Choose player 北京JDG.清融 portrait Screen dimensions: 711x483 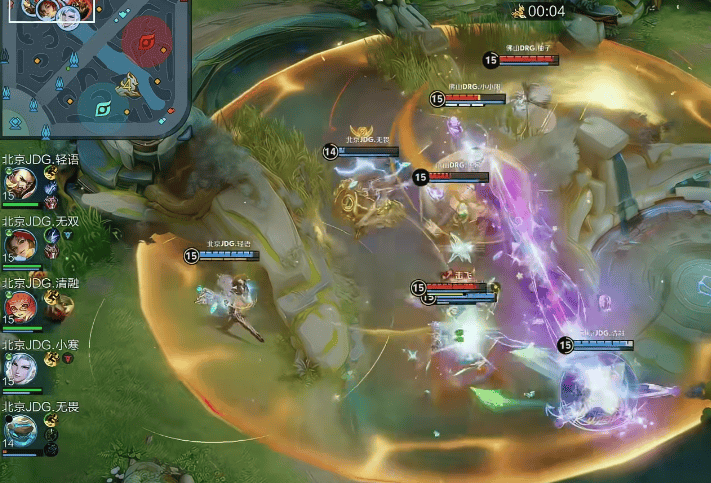[x=21, y=306]
